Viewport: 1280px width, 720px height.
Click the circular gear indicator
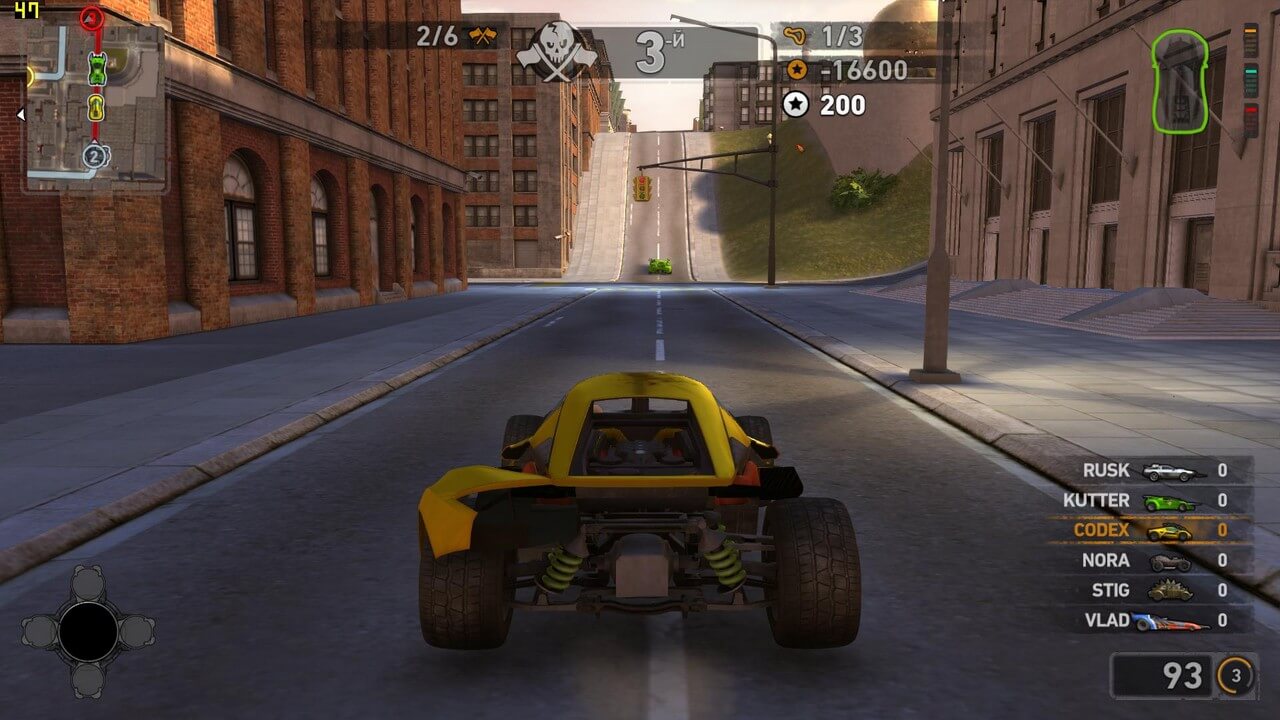1235,677
